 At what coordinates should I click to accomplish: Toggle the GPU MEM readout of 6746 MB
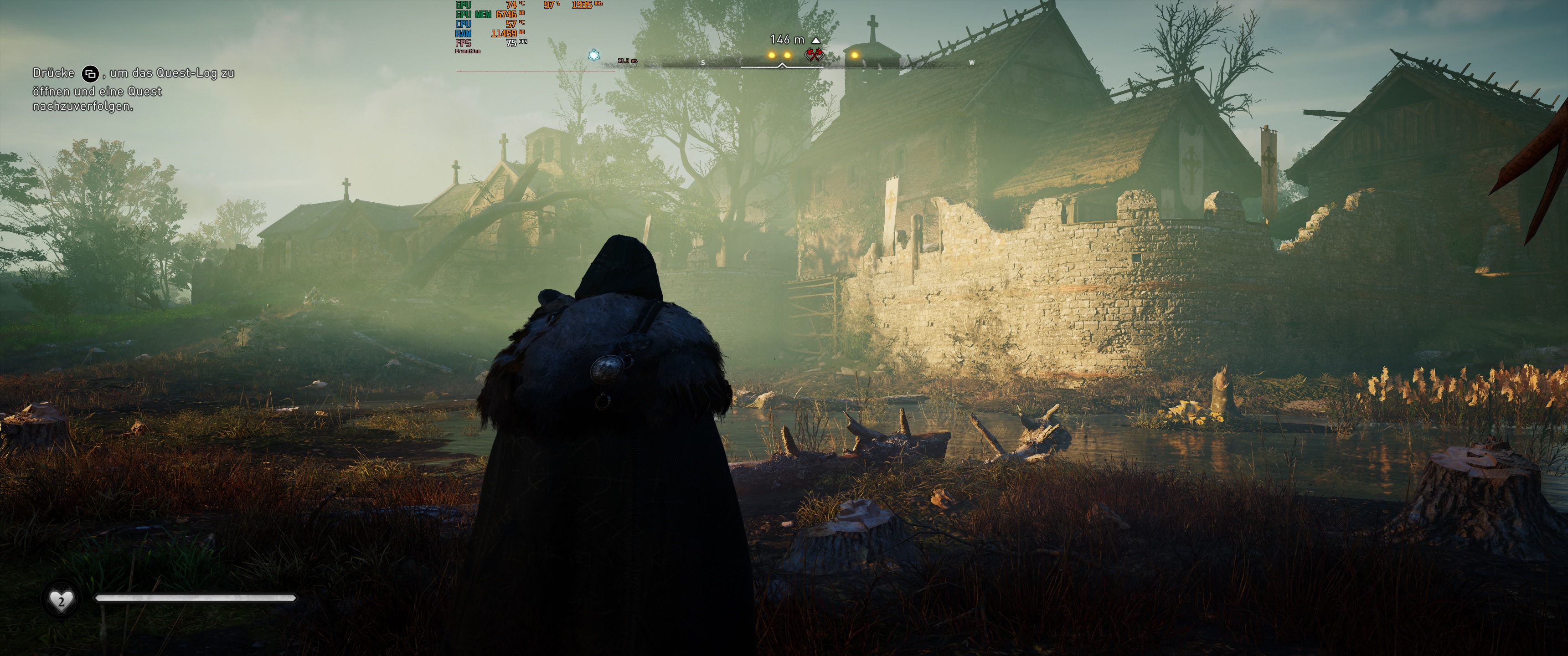pyautogui.click(x=506, y=15)
